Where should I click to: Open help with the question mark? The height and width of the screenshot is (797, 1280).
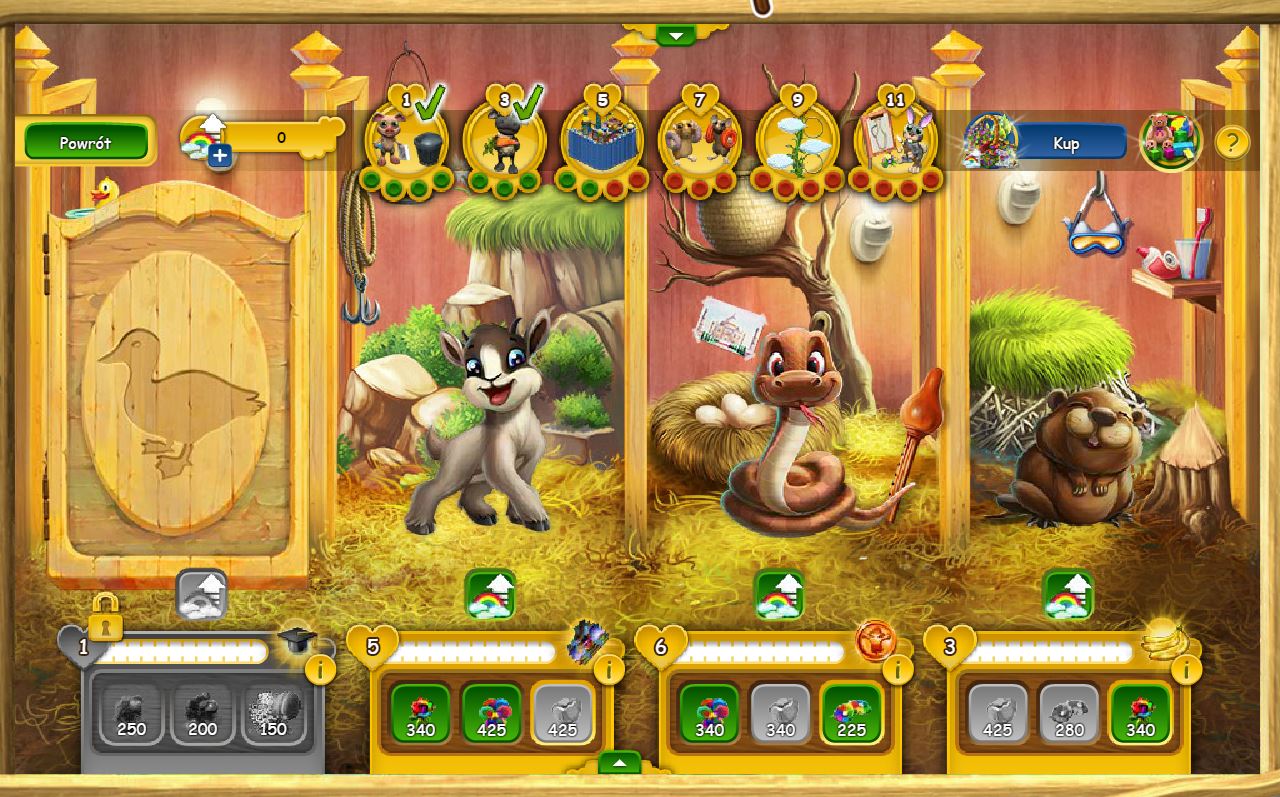1232,143
